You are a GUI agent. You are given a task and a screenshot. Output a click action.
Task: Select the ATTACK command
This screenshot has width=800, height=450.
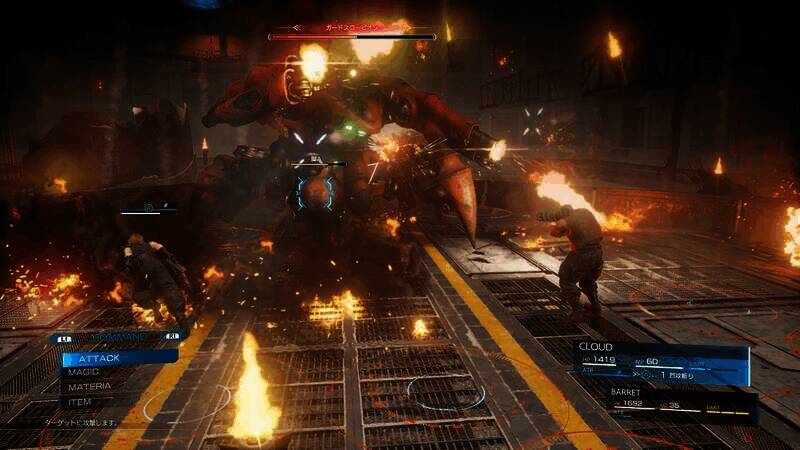[x=110, y=356]
